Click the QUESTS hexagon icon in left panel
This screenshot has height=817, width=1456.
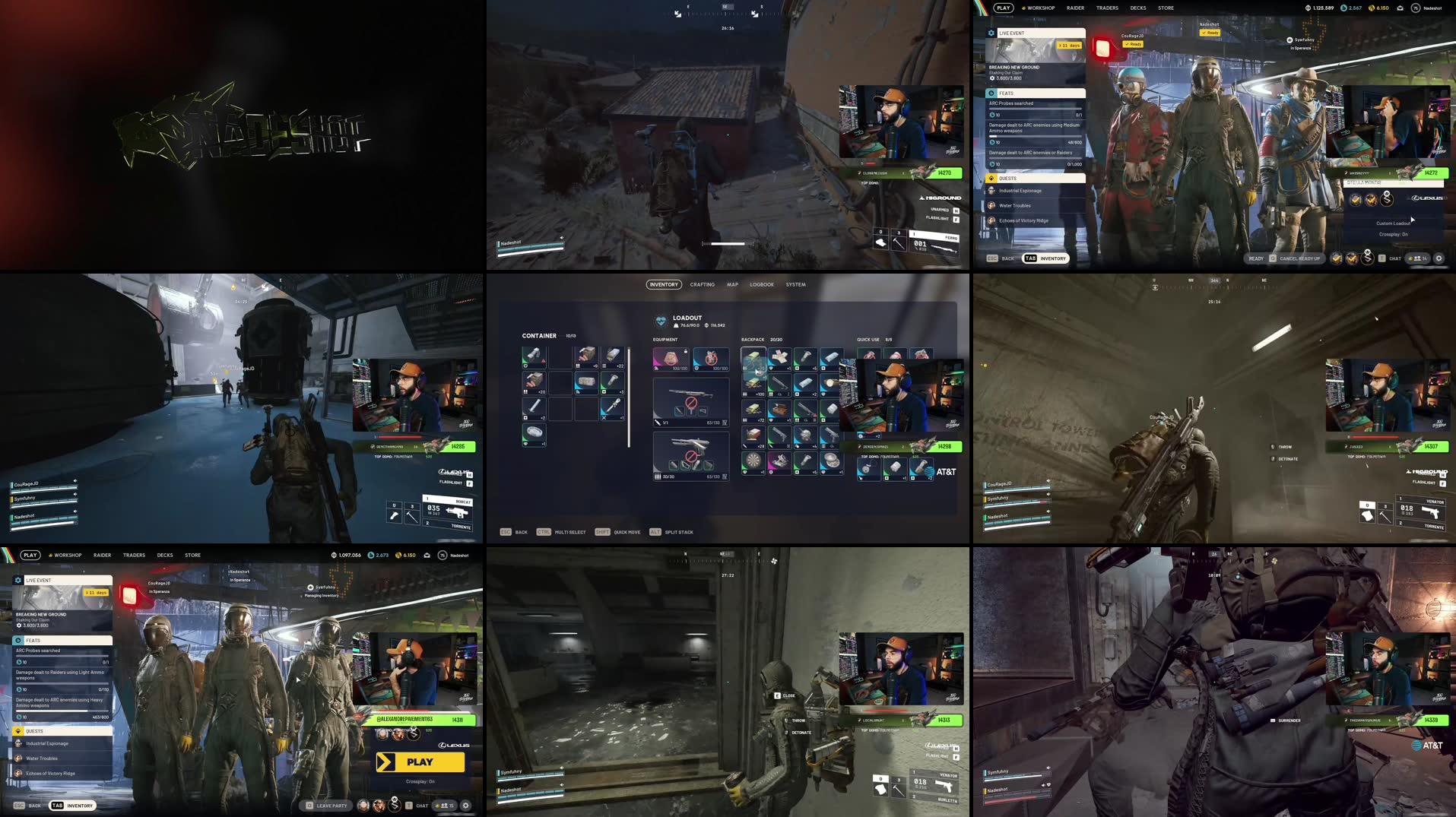992,178
